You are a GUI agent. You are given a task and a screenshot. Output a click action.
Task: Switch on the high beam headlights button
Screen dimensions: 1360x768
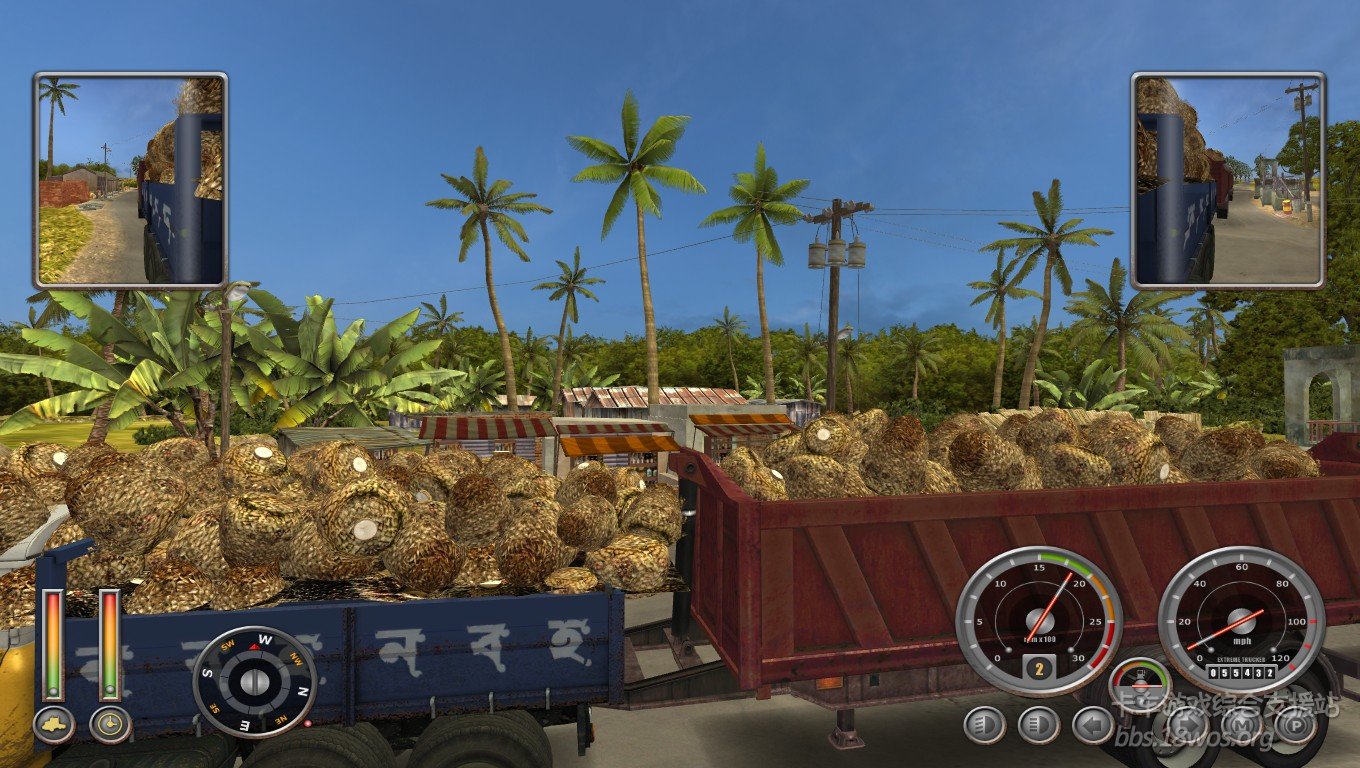pos(1039,725)
